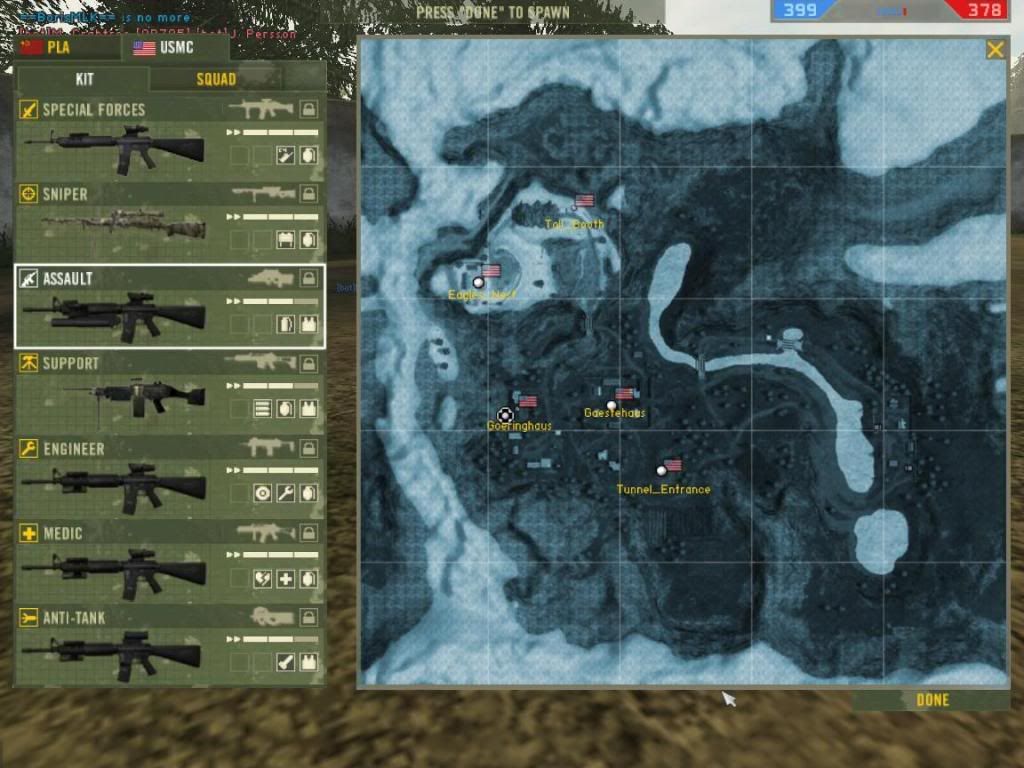The width and height of the screenshot is (1024, 768).
Task: Select the Gaestehaus spawn point
Action: tap(611, 405)
